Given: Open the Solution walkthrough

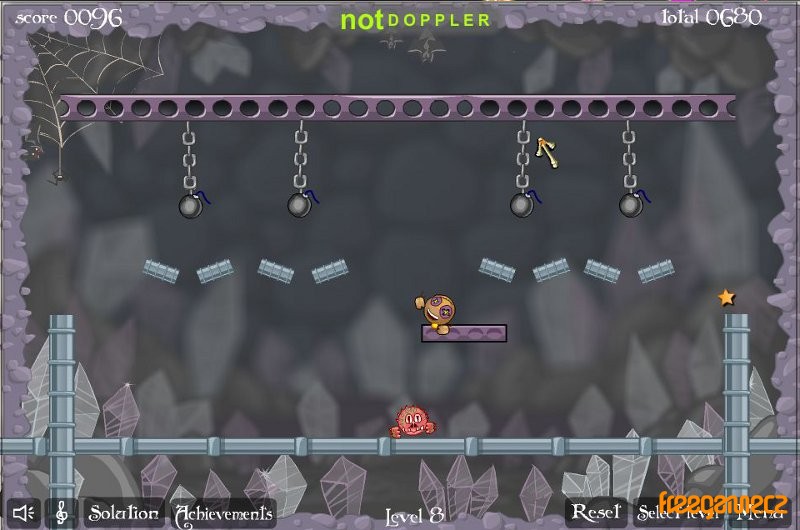Looking at the screenshot, I should [x=122, y=513].
